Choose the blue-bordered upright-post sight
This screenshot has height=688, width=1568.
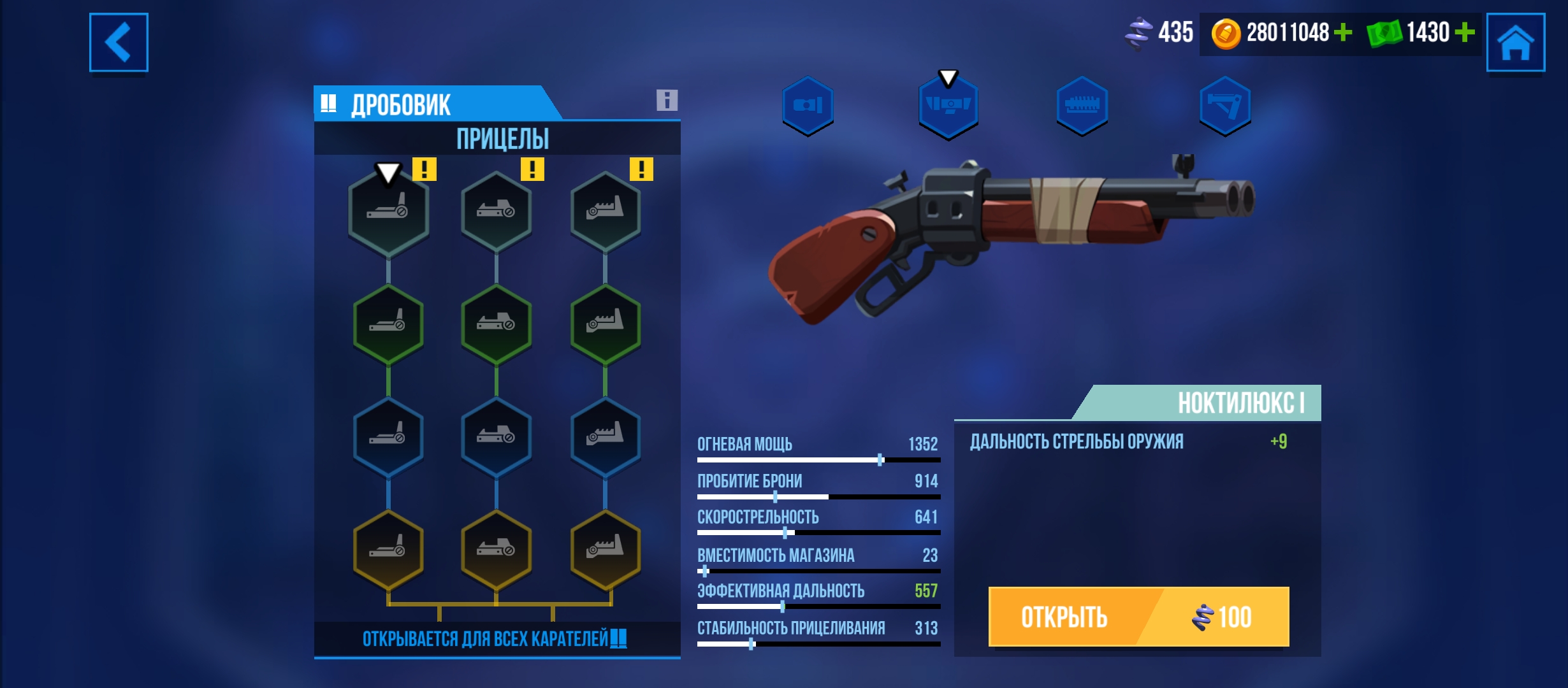point(388,437)
